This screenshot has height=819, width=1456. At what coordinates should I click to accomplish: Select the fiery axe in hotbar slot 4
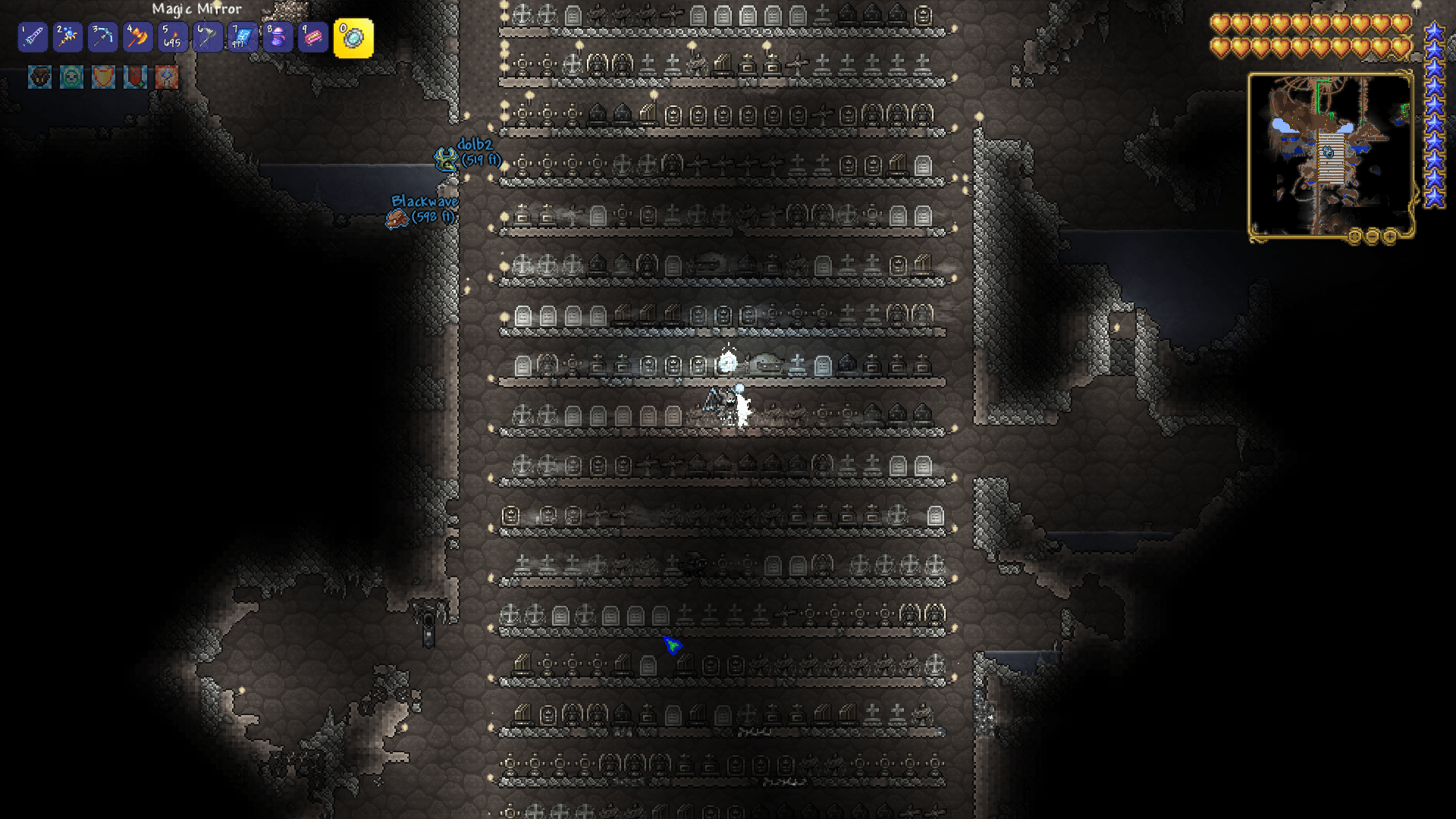click(137, 36)
